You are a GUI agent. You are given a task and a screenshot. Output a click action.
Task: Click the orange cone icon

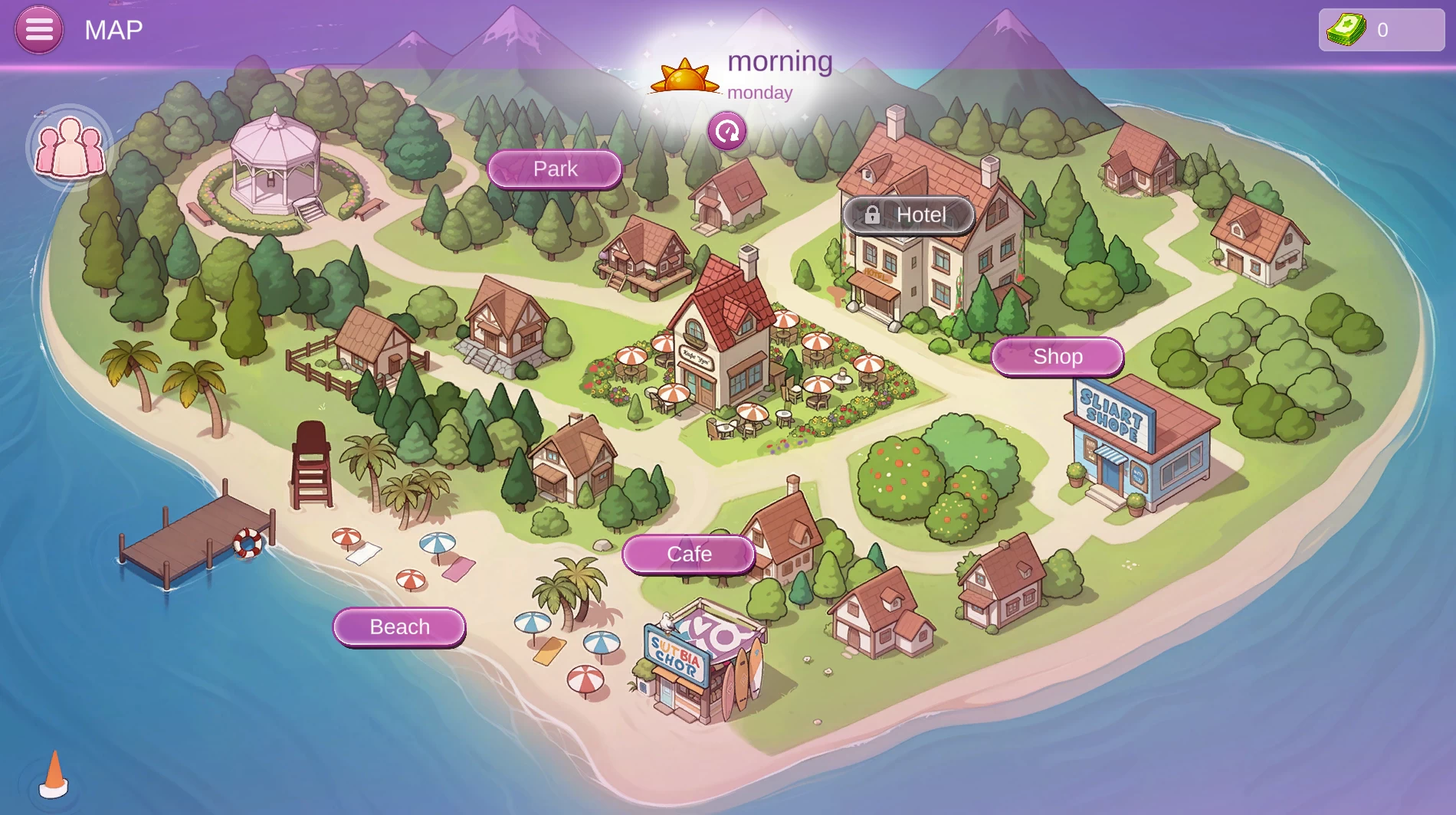point(54,775)
